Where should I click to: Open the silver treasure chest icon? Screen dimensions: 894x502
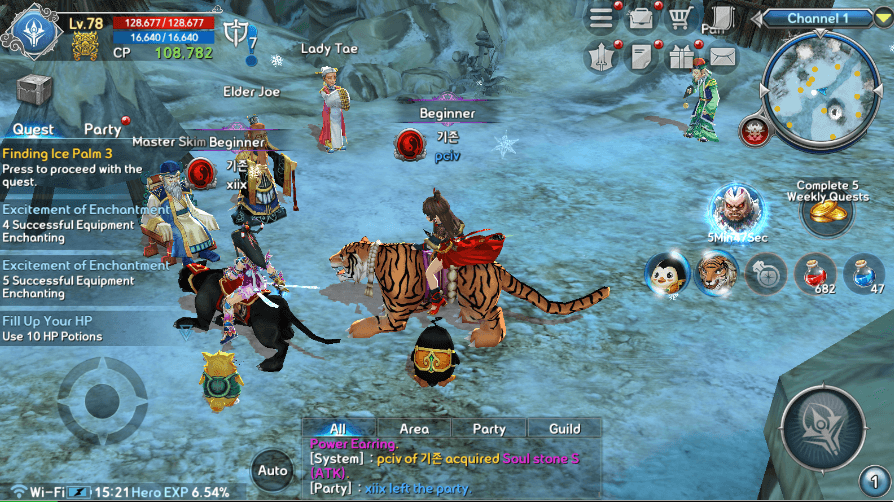[x=34, y=90]
